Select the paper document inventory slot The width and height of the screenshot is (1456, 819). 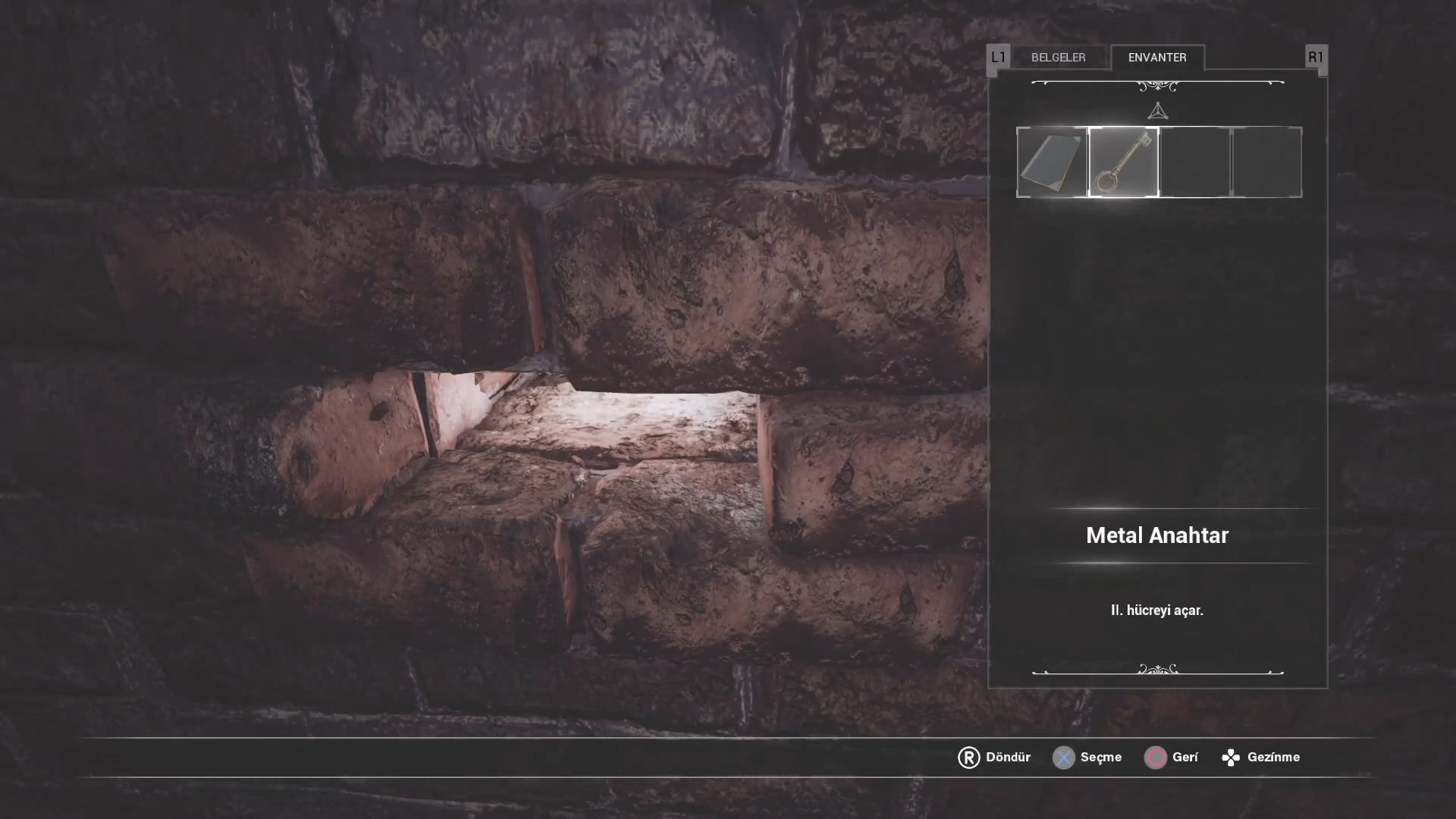[1052, 162]
